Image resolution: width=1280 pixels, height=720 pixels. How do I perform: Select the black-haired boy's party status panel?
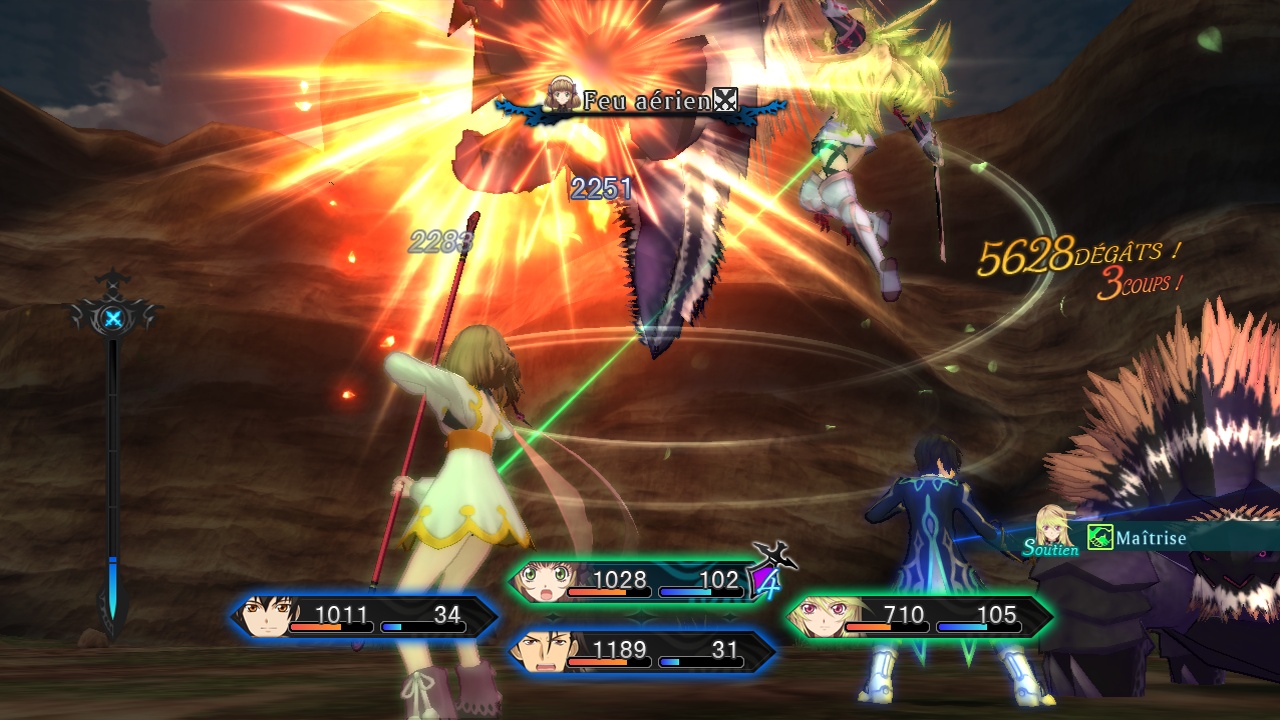click(x=365, y=617)
